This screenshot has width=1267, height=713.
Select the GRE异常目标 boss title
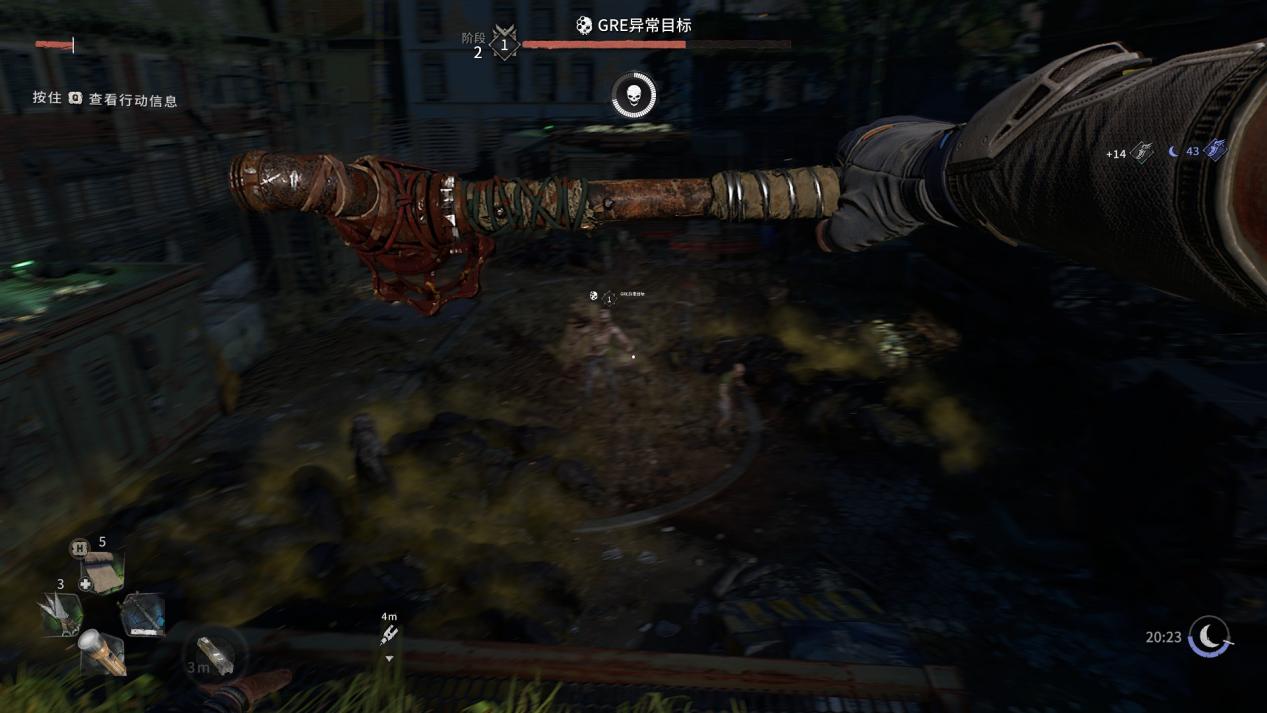tap(634, 25)
